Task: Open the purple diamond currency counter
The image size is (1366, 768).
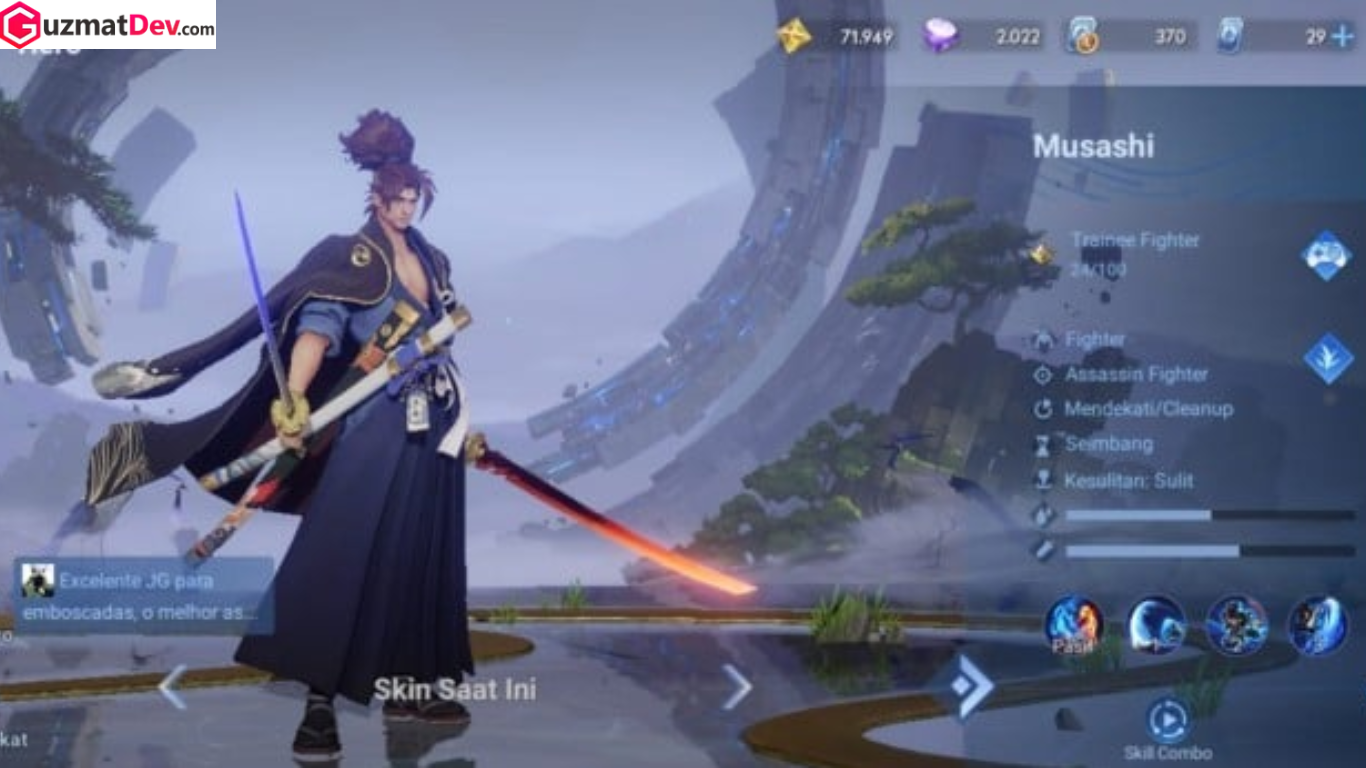Action: [984, 37]
